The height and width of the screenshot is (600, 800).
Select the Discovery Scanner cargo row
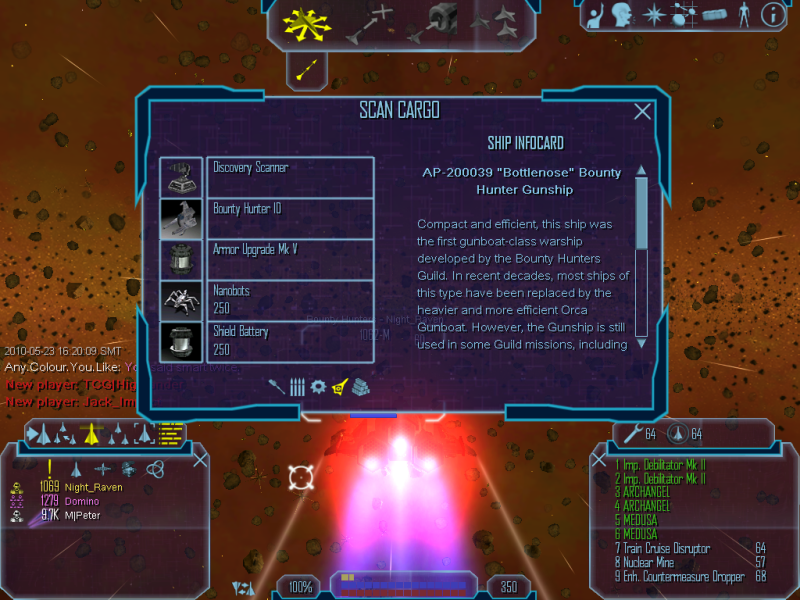click(290, 177)
